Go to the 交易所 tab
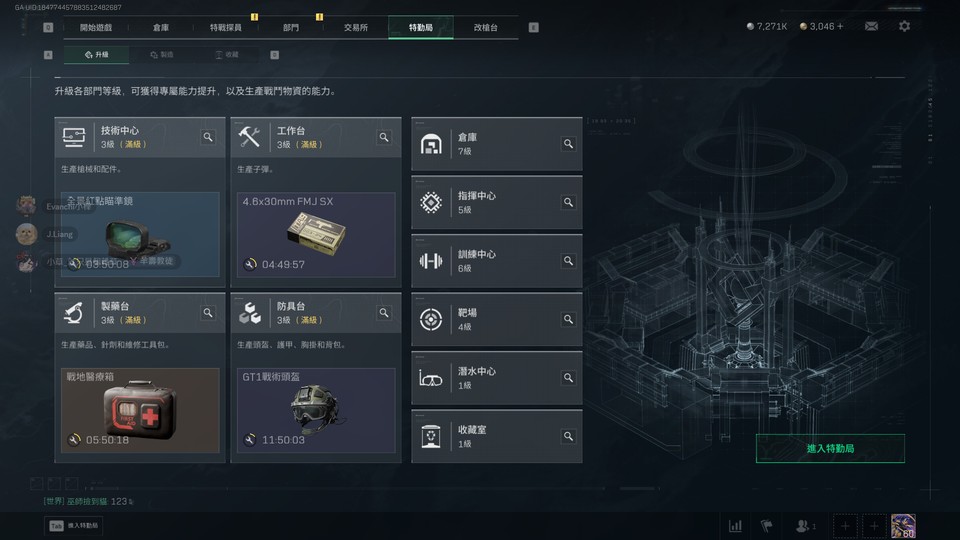 [x=355, y=27]
